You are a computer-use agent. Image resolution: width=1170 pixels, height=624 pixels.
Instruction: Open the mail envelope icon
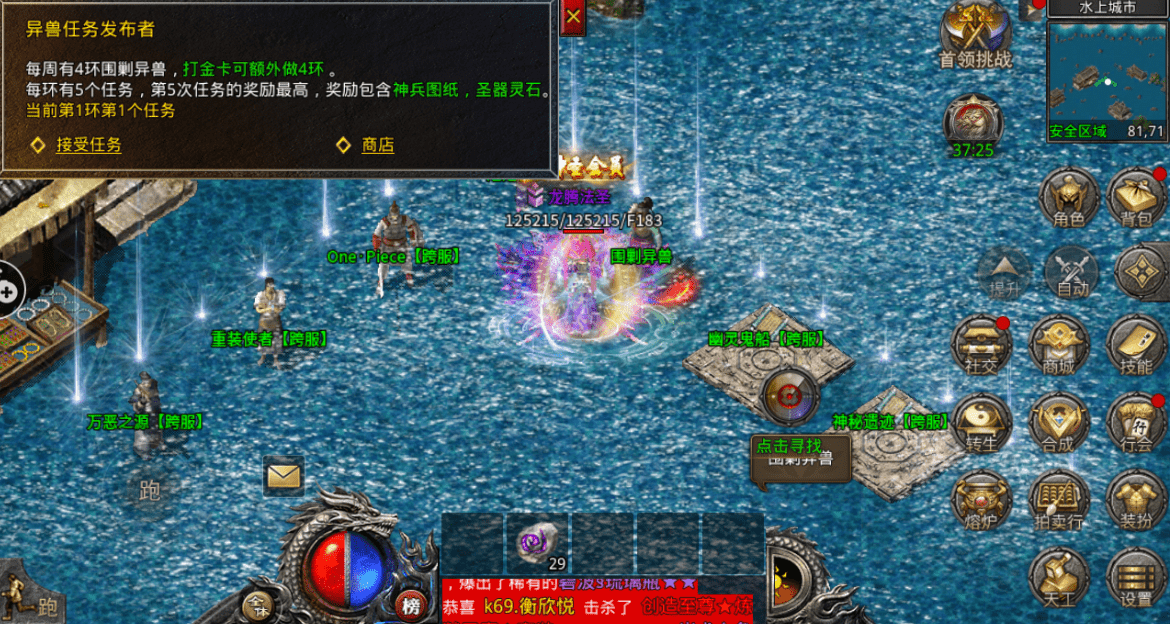click(283, 476)
